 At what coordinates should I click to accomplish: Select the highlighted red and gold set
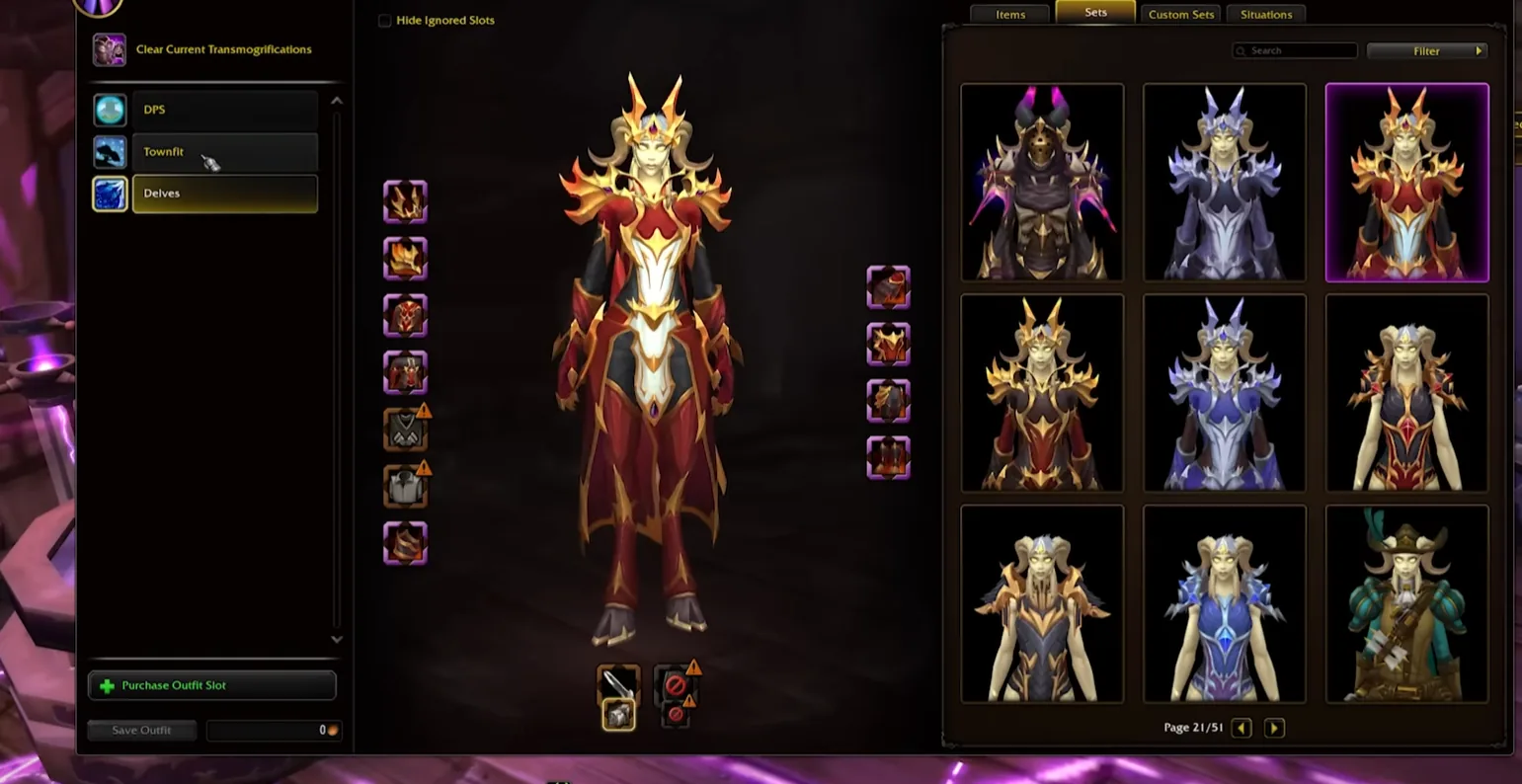pyautogui.click(x=1406, y=183)
